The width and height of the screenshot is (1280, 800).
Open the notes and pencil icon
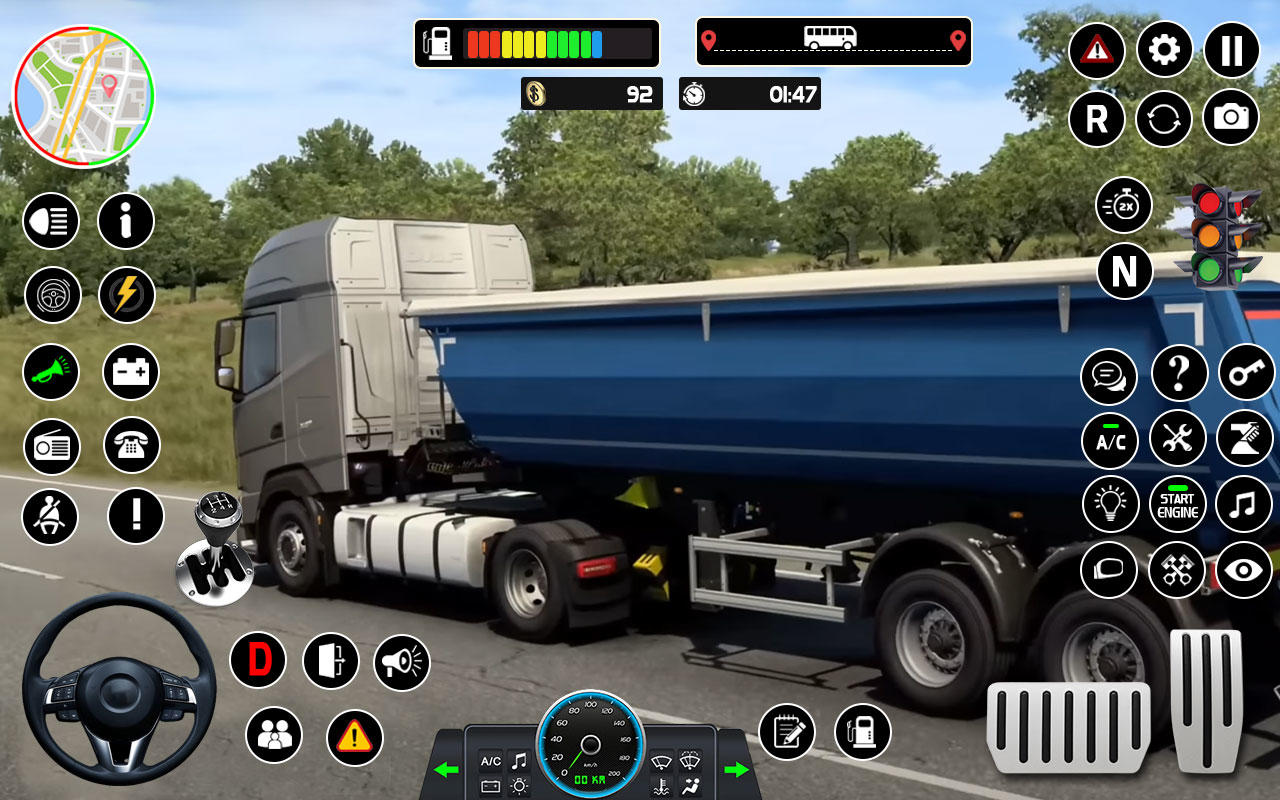click(x=789, y=733)
